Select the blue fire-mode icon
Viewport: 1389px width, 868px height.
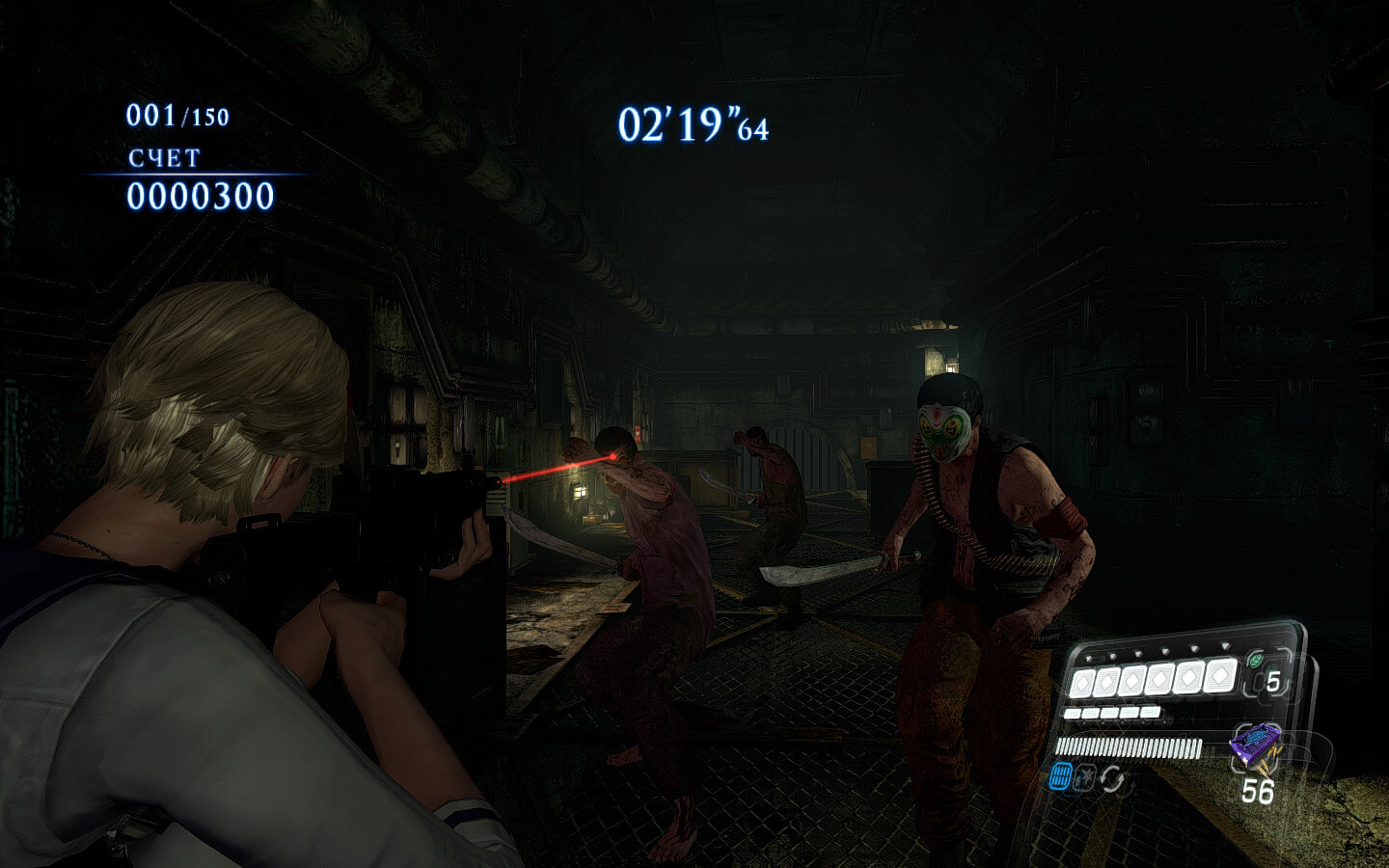coord(1060,776)
